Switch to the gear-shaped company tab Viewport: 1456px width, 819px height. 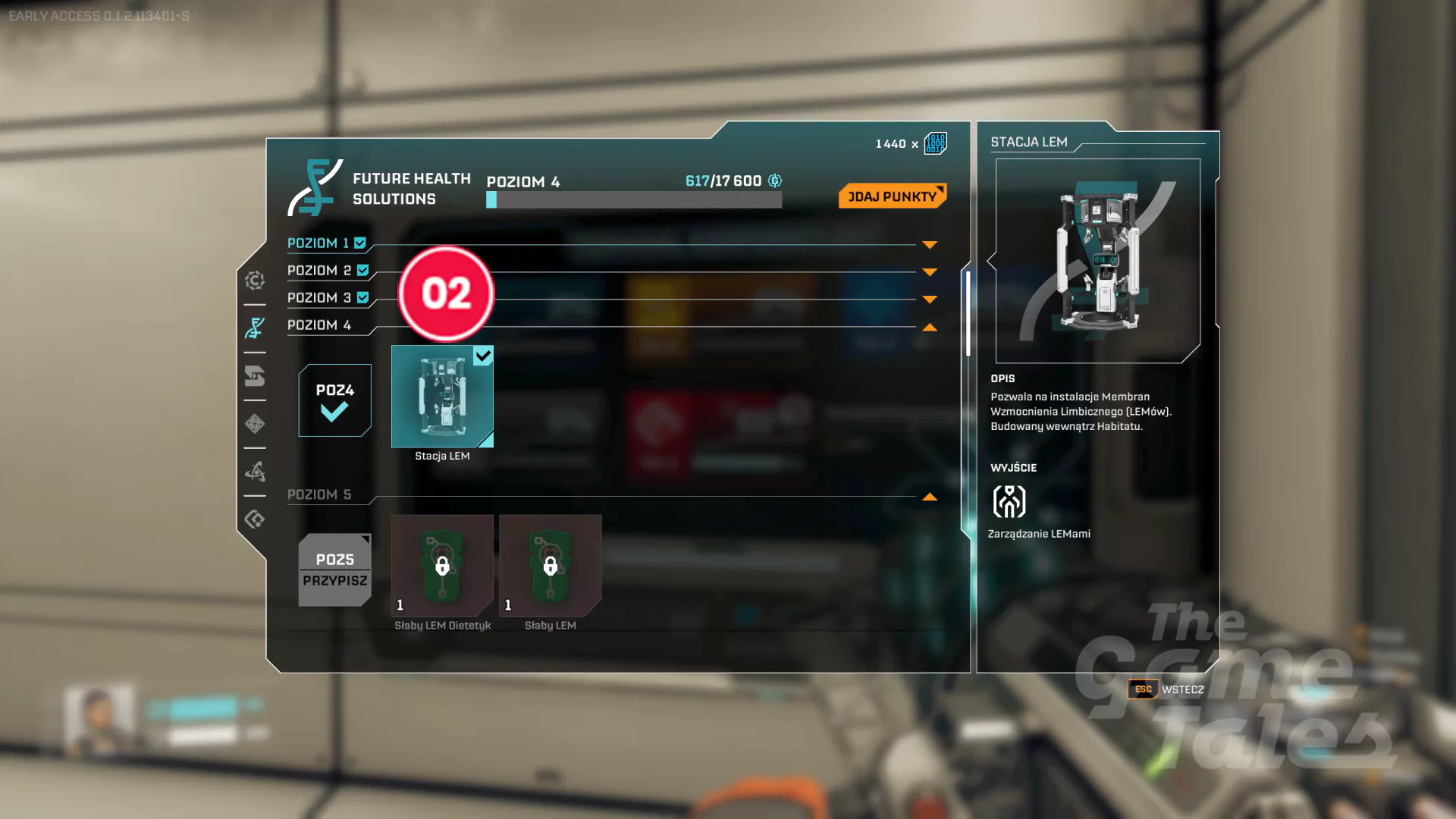[255, 281]
